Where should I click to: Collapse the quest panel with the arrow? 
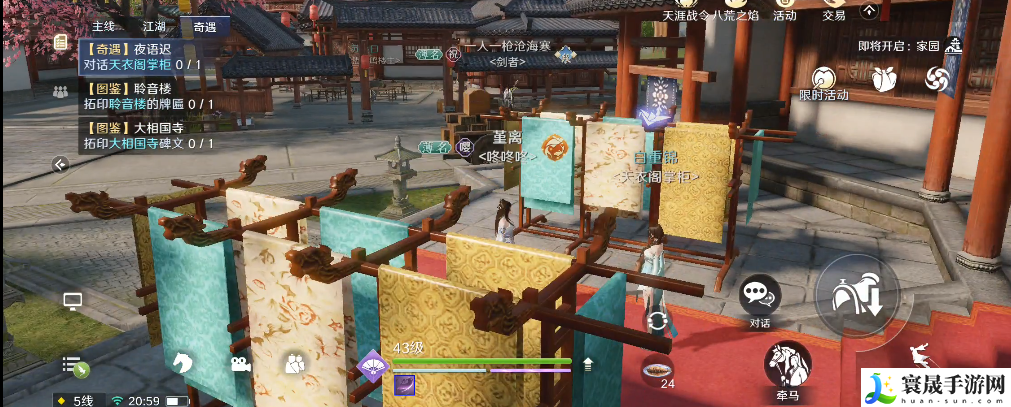coord(61,164)
